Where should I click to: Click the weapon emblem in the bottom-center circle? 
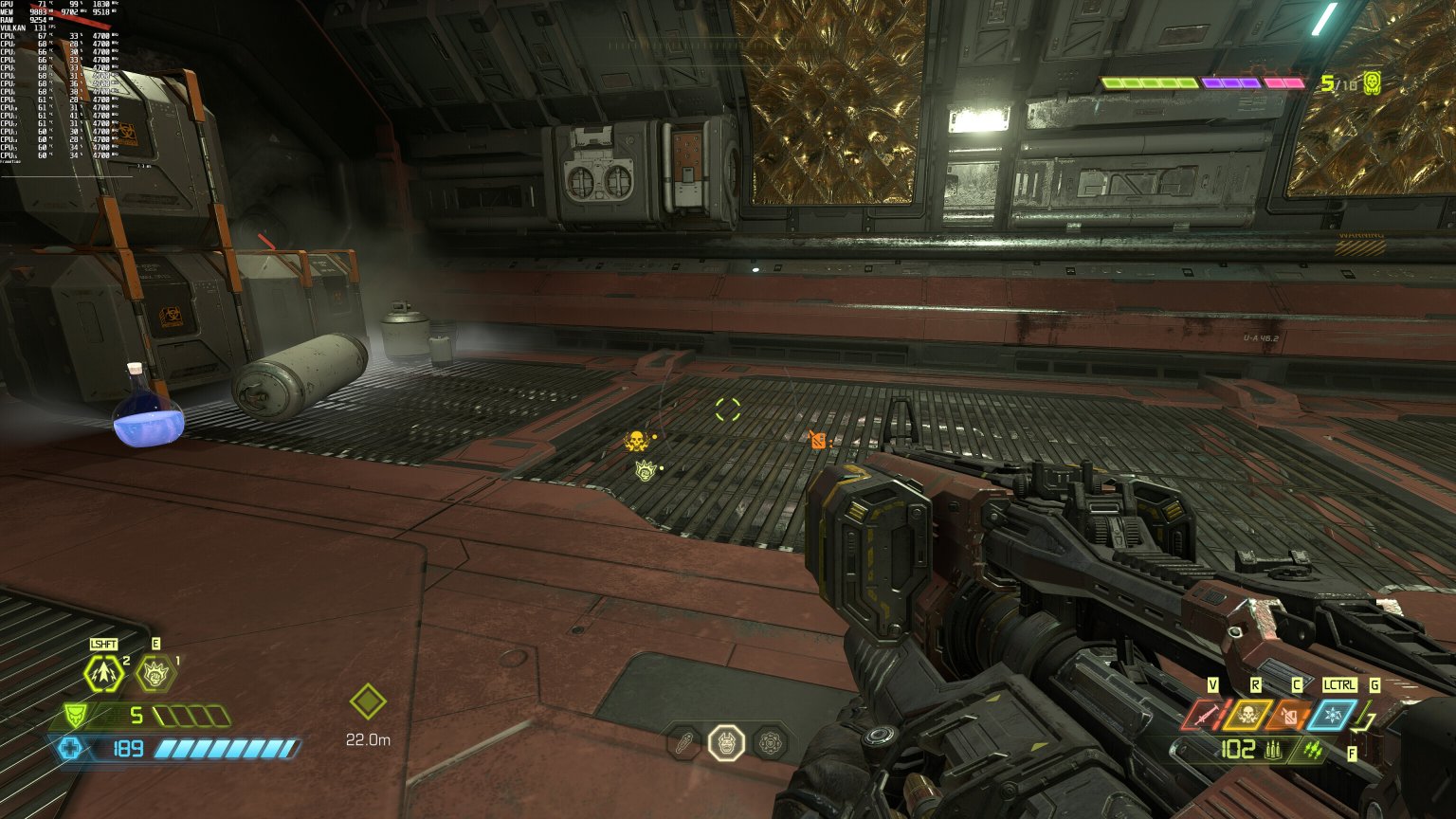(x=726, y=743)
